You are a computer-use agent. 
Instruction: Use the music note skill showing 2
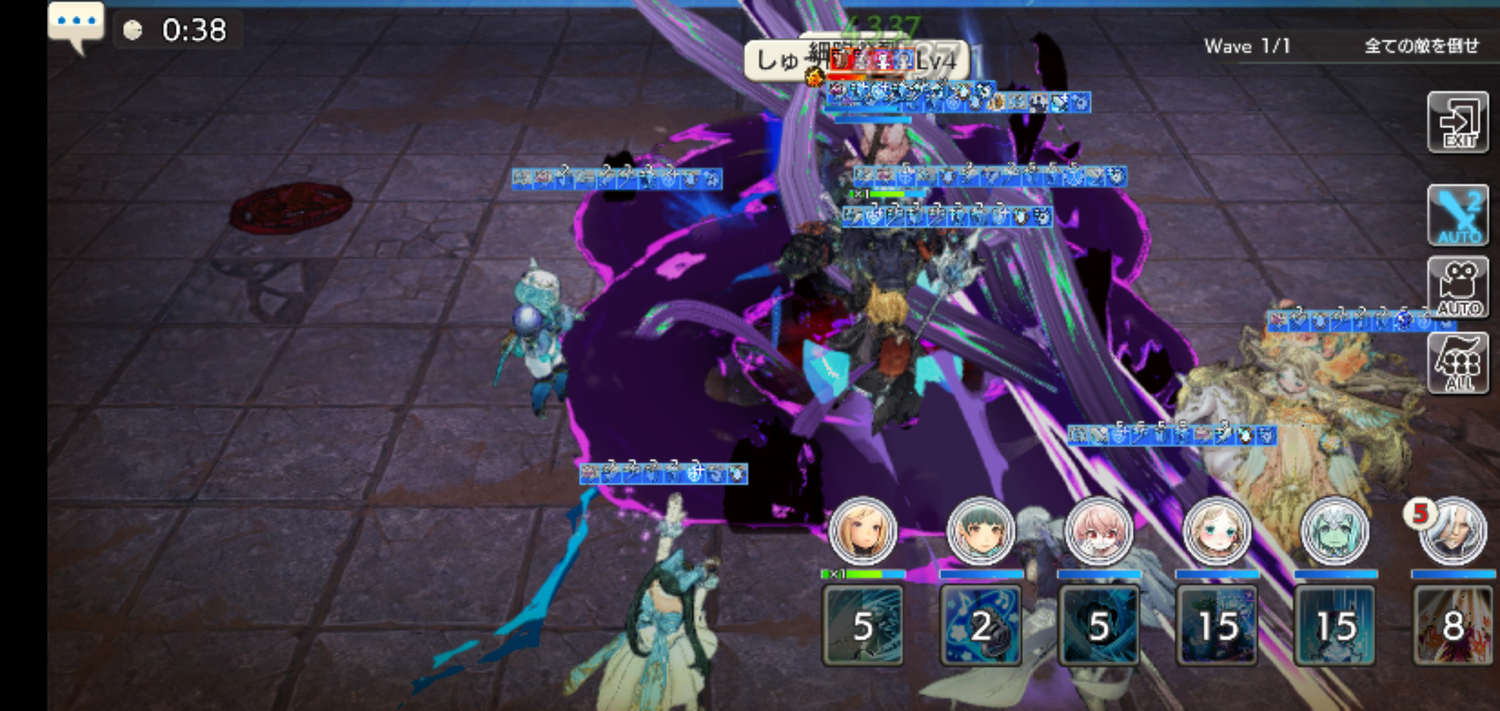pos(981,625)
